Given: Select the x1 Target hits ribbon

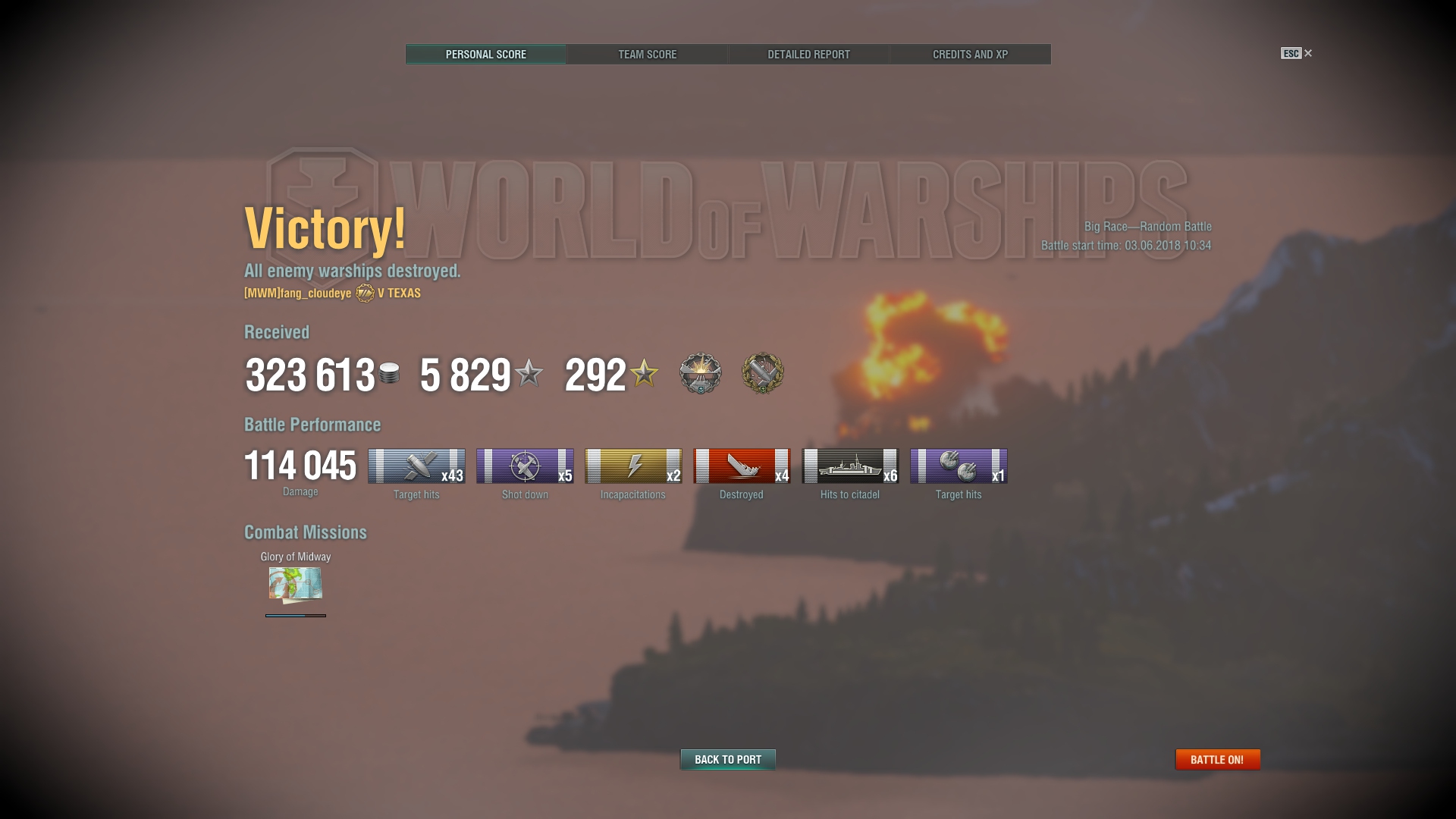Looking at the screenshot, I should 959,466.
